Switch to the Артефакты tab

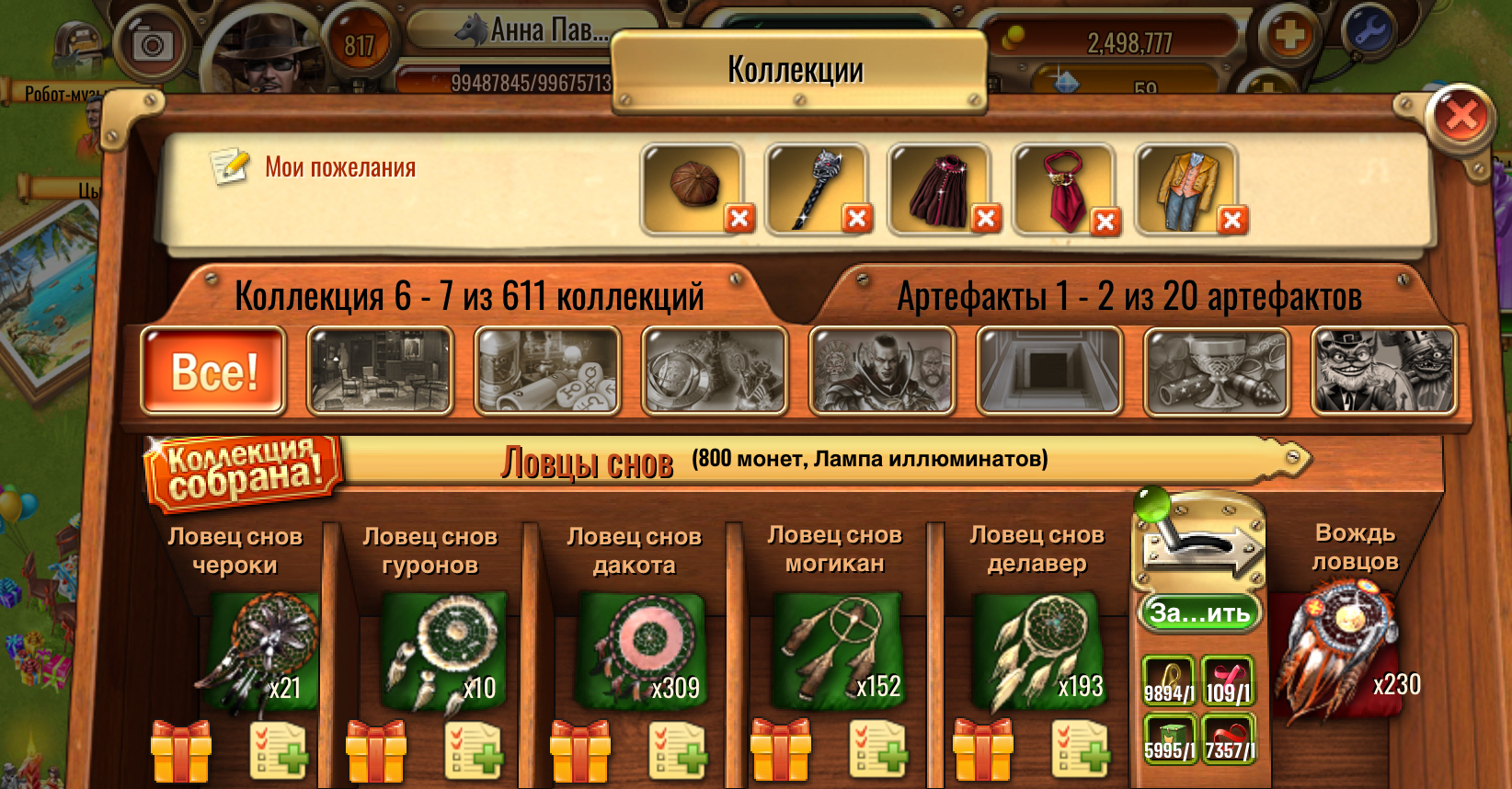click(1131, 296)
